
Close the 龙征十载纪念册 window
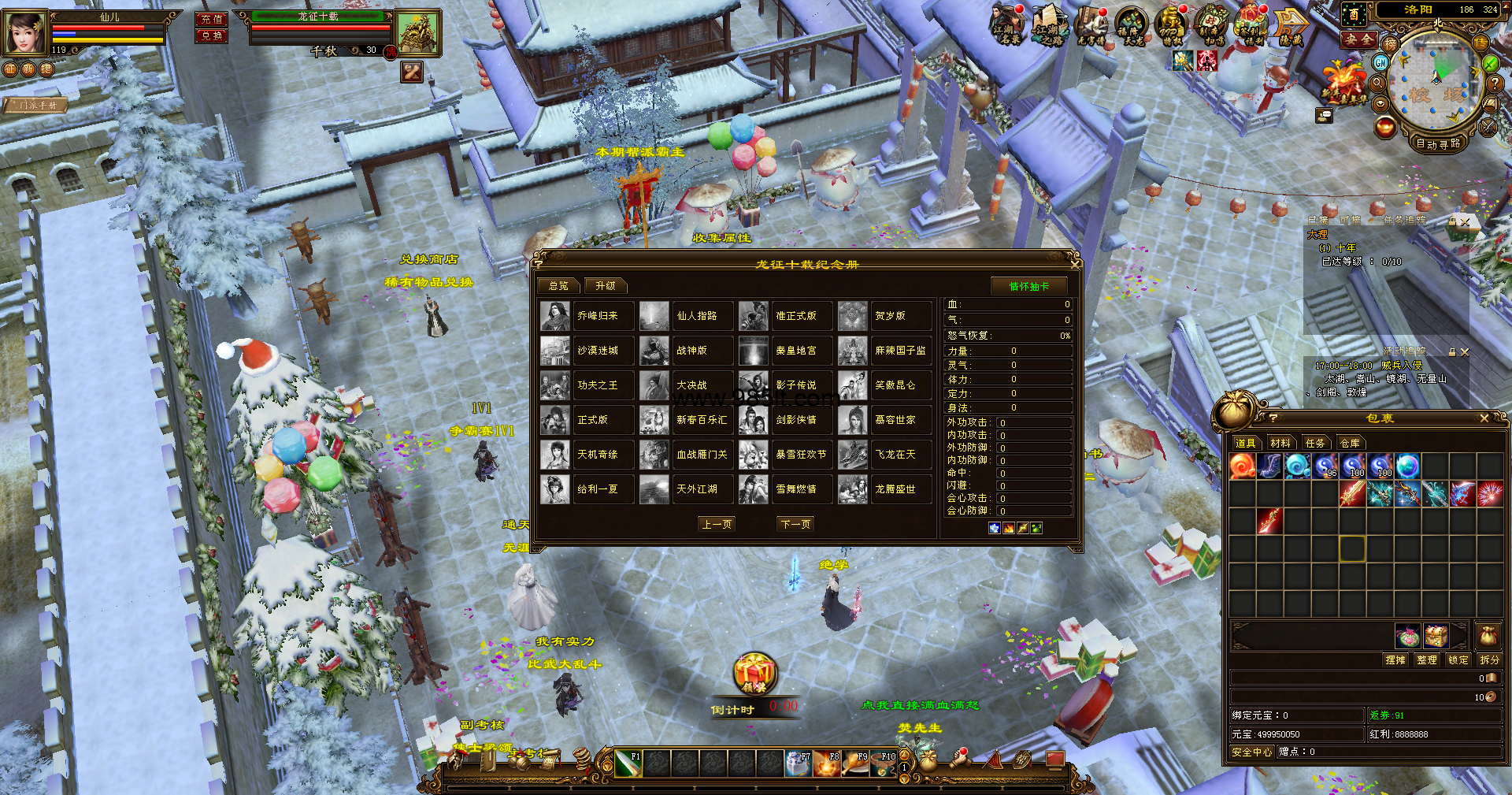pos(1074,263)
